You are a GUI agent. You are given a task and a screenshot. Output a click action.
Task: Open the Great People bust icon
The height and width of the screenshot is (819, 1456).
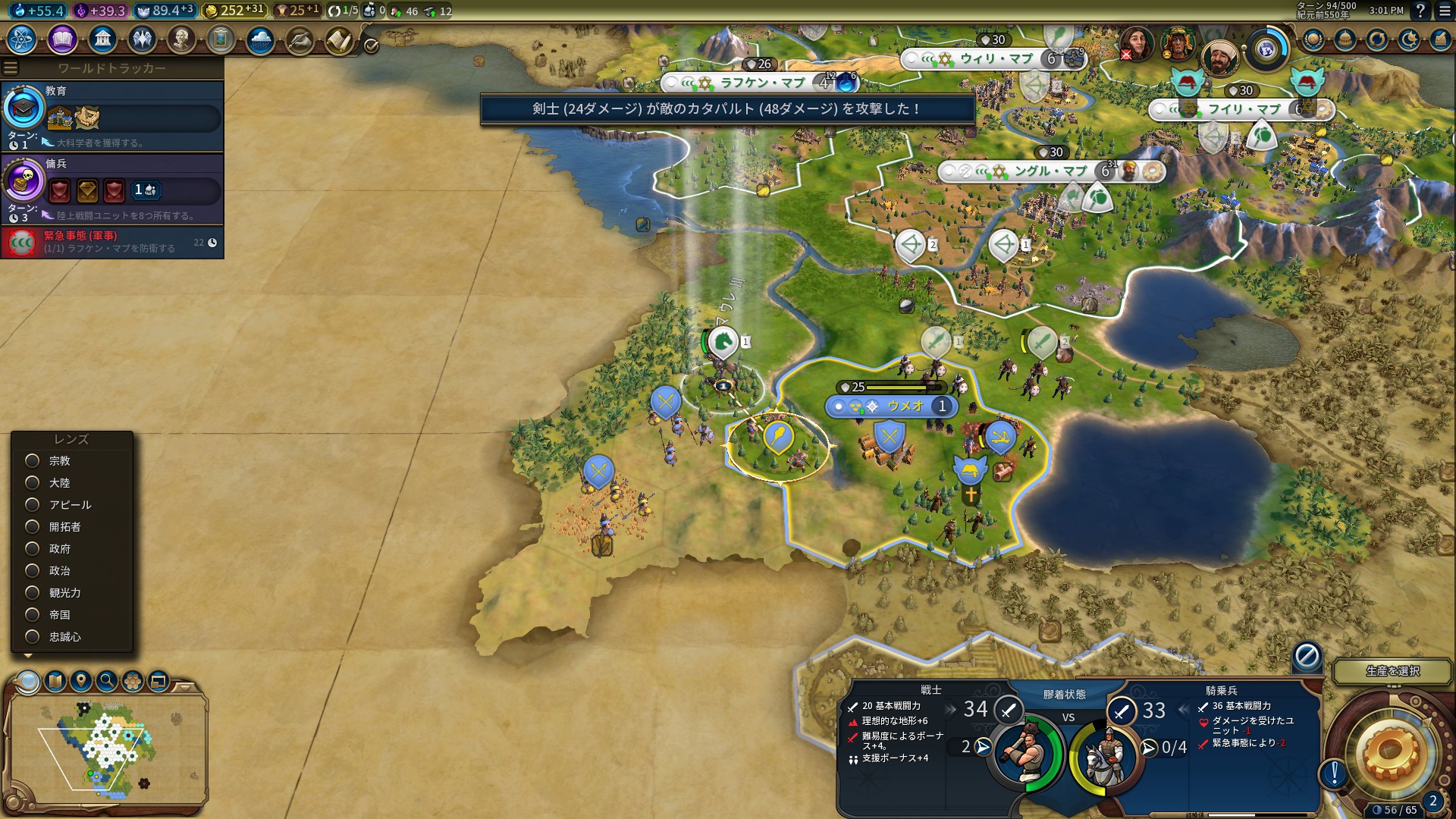(x=181, y=39)
